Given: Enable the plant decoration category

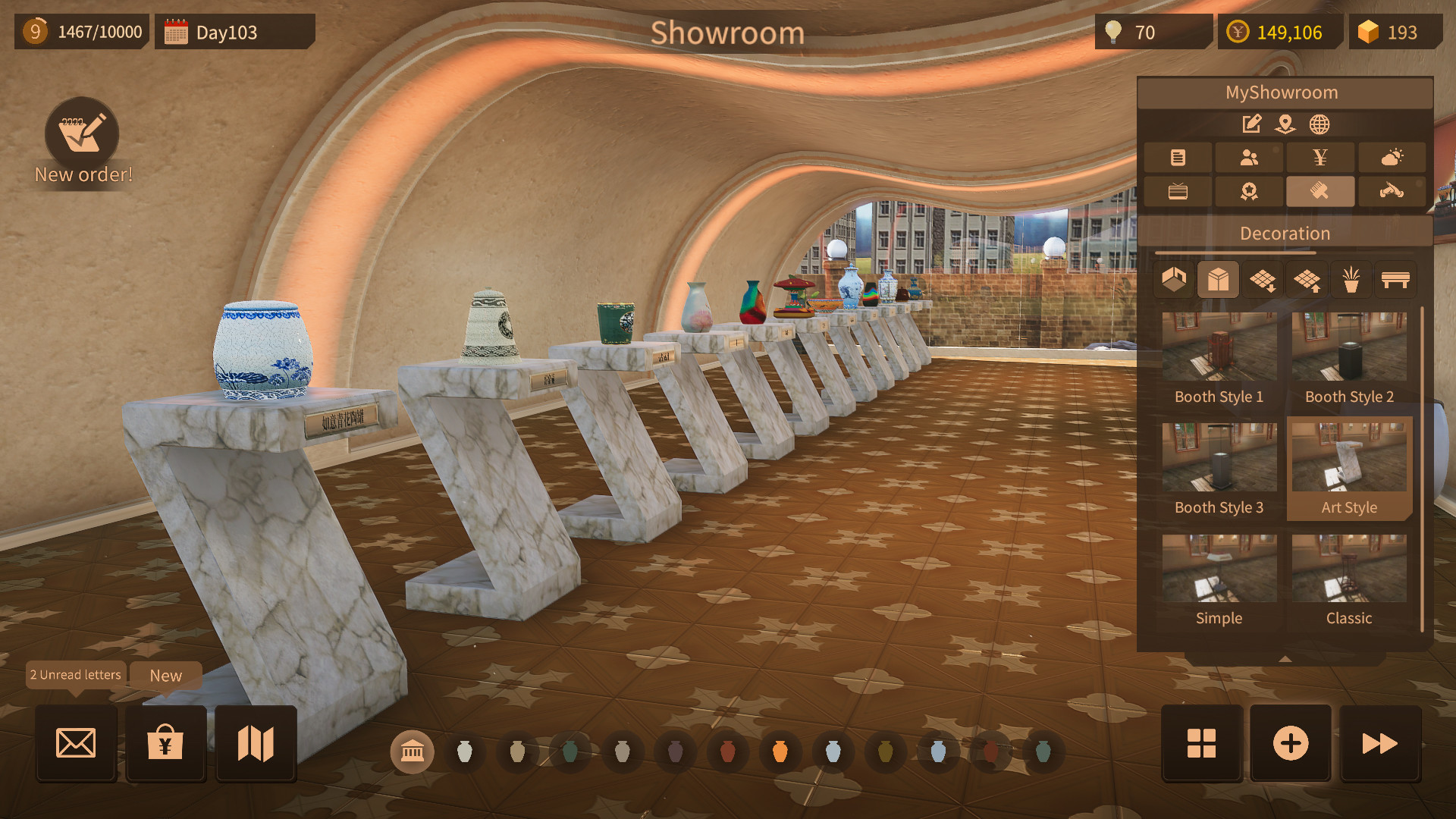Looking at the screenshot, I should click(1350, 279).
